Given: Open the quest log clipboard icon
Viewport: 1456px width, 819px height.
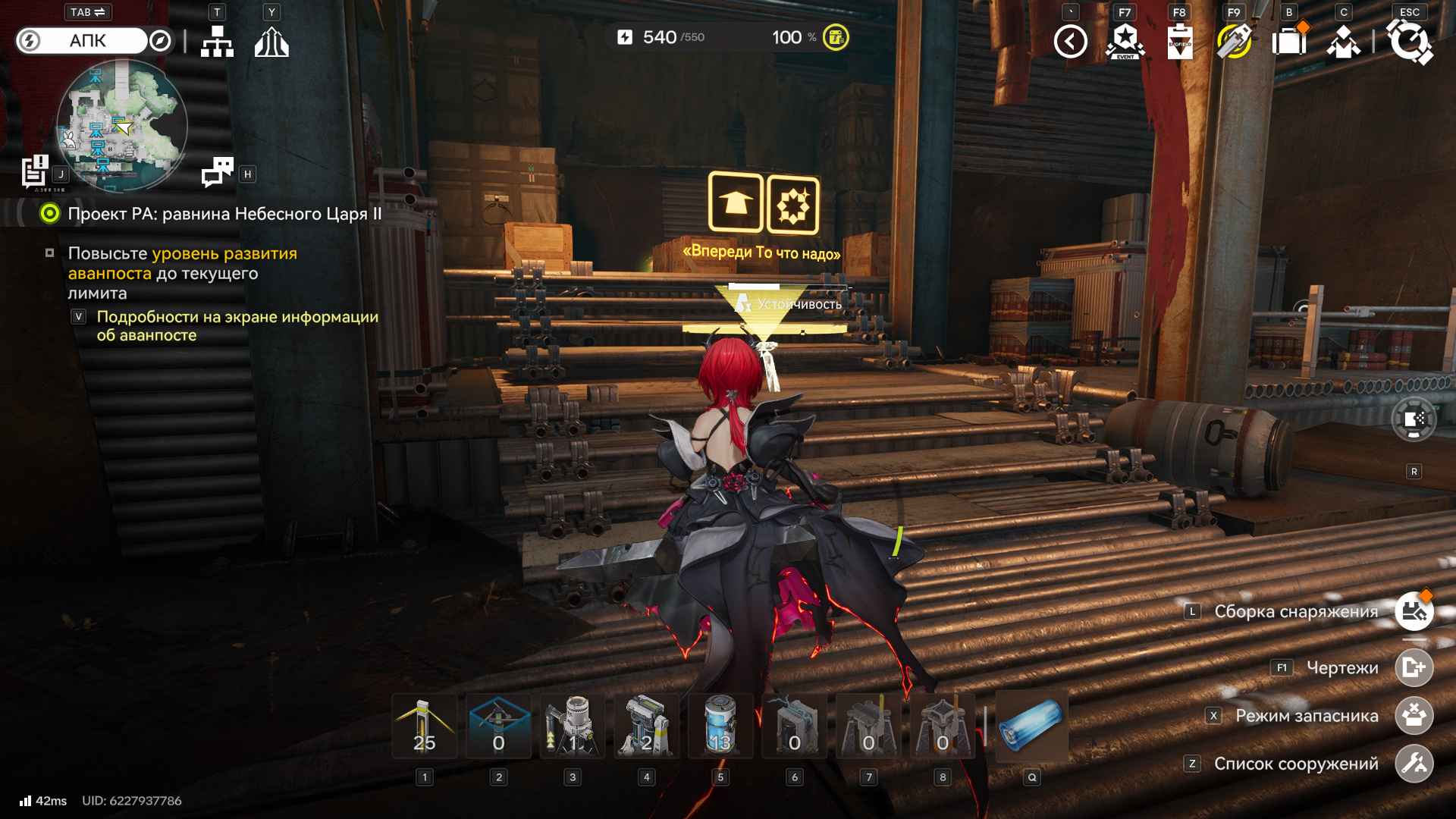Looking at the screenshot, I should (x=35, y=171).
